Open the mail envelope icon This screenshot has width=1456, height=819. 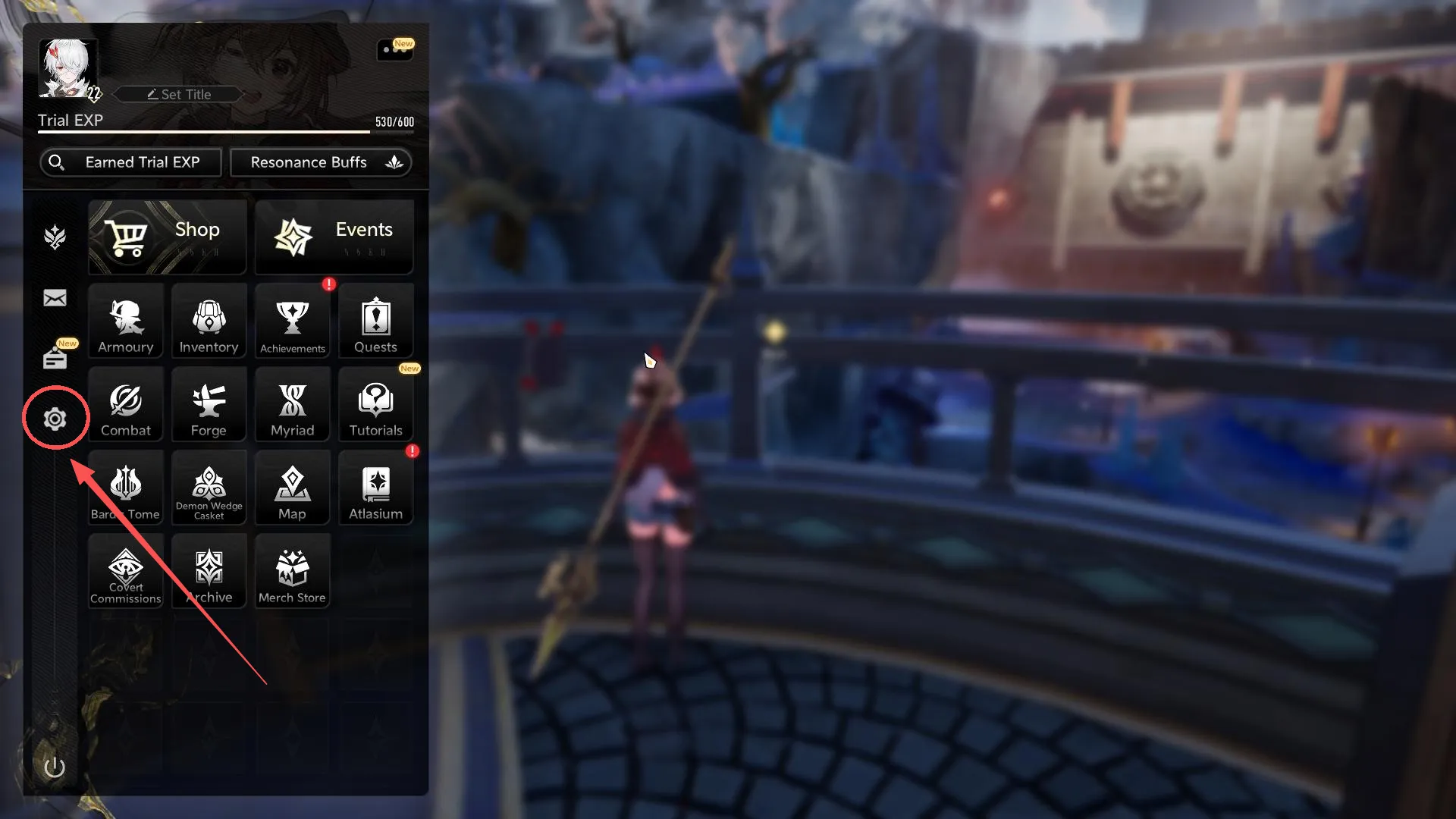tap(55, 298)
